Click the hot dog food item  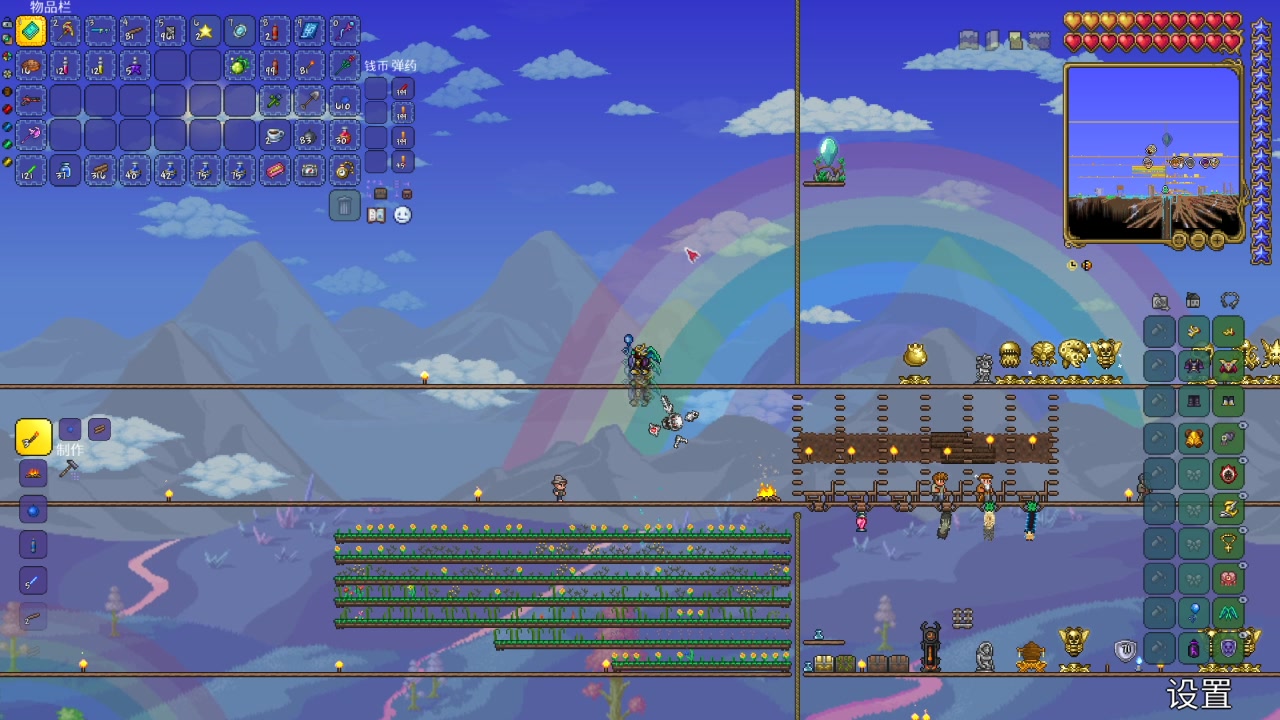pyautogui.click(x=274, y=171)
